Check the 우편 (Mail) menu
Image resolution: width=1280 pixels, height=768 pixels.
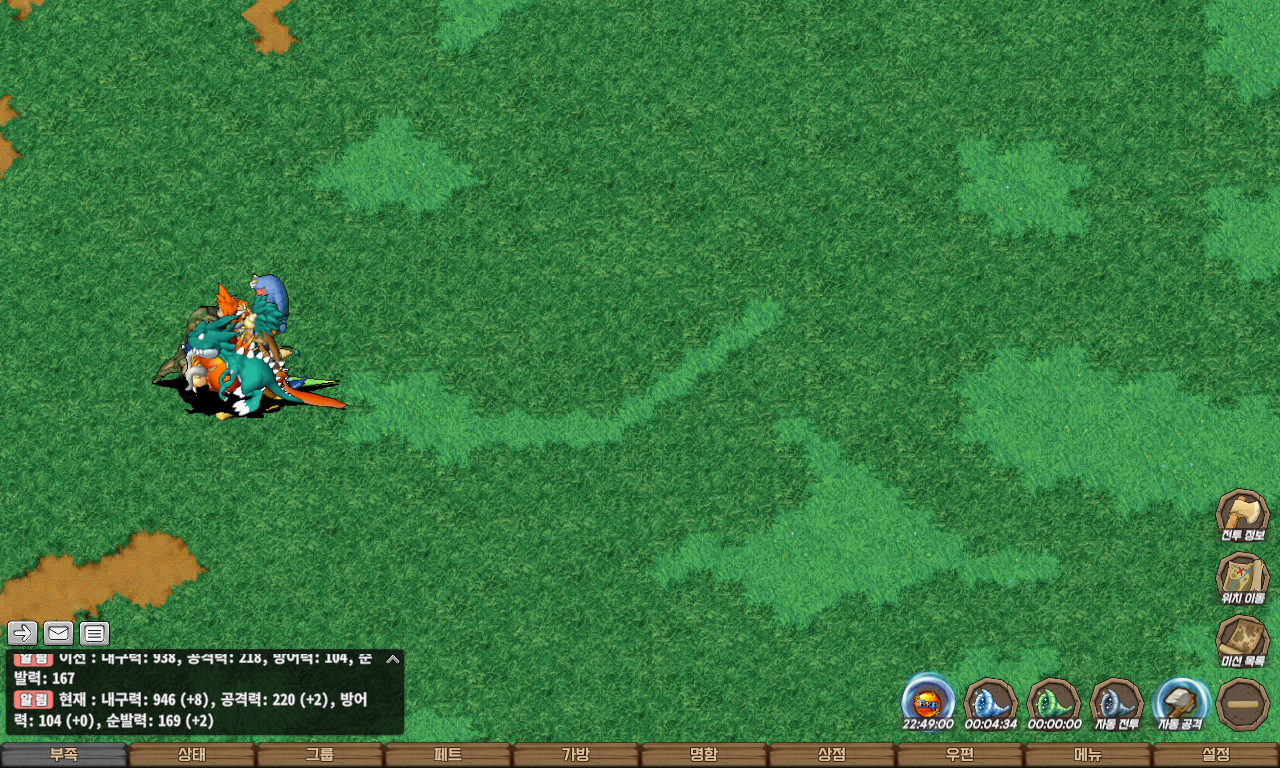960,755
